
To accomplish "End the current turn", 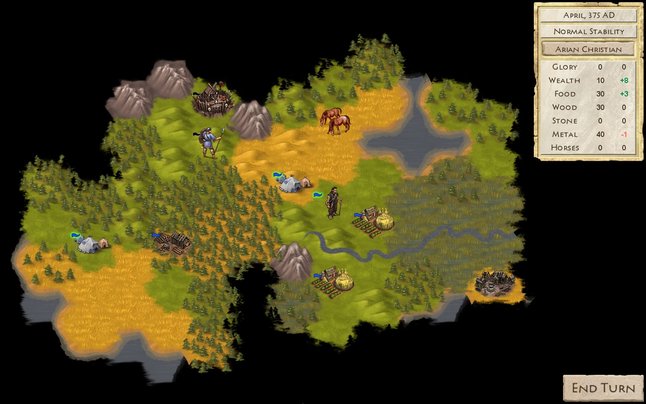I will tap(602, 387).
